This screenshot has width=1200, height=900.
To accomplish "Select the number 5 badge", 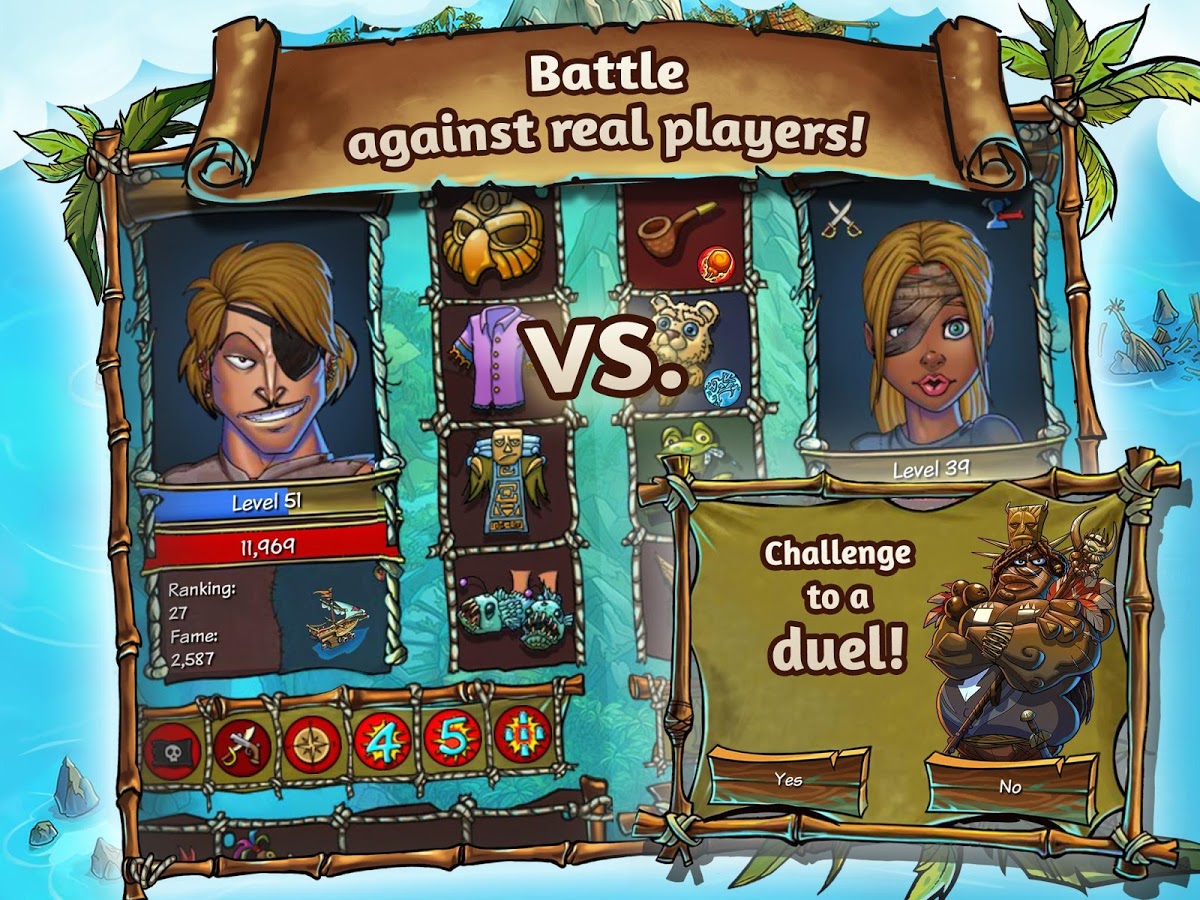I will pos(452,739).
